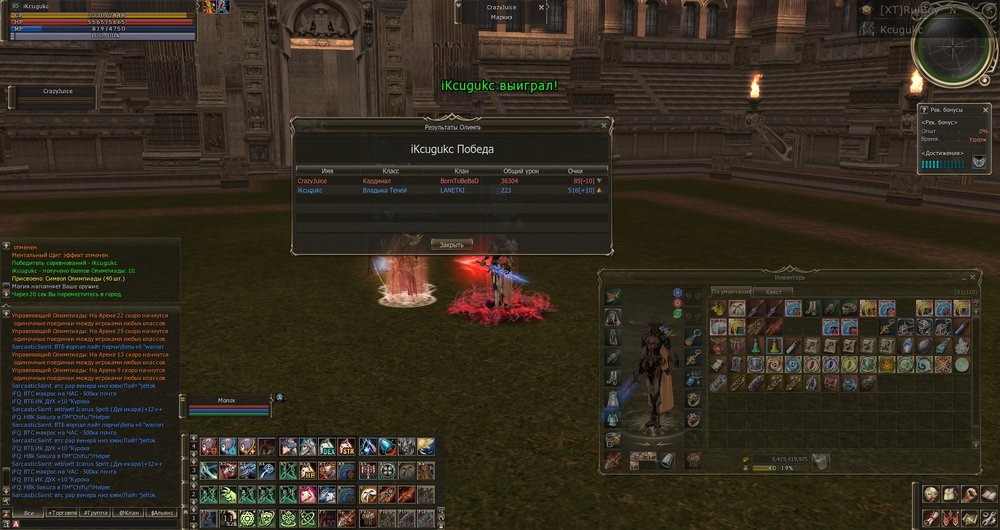
Task: Switch to the Квест inventory tab
Action: click(773, 291)
